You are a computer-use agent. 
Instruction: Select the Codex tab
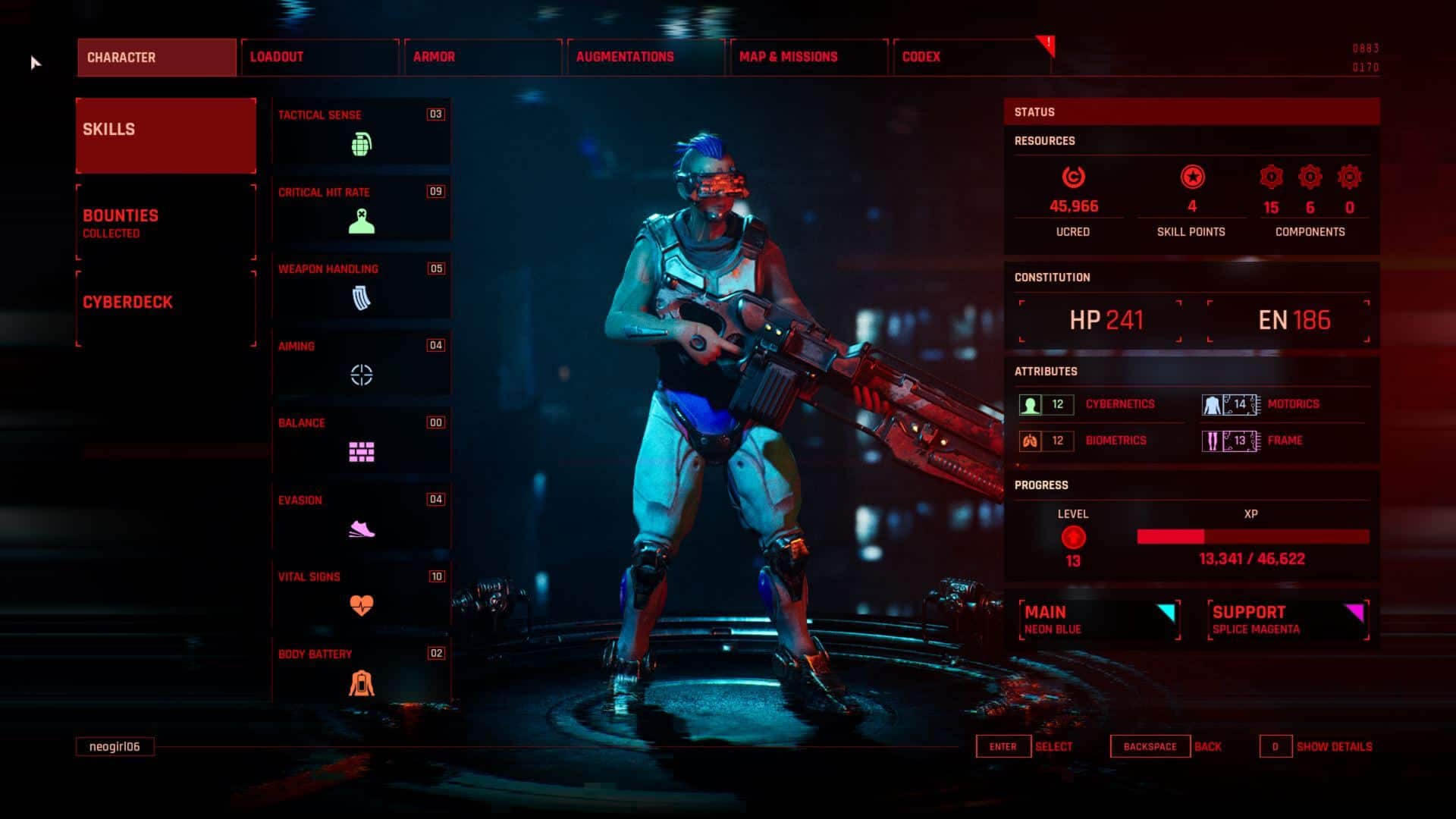[x=971, y=57]
